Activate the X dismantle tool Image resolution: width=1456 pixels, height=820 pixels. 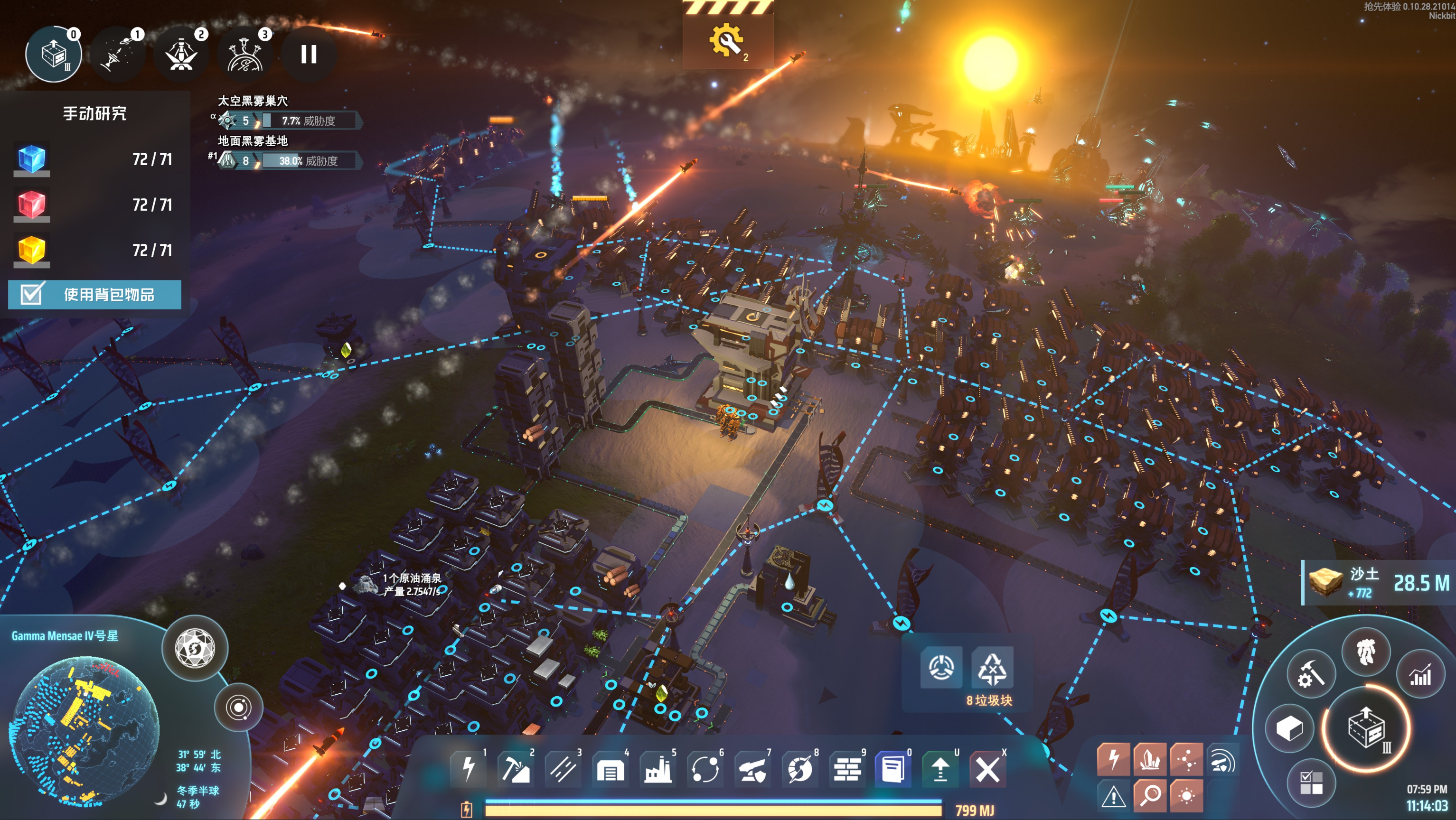987,769
